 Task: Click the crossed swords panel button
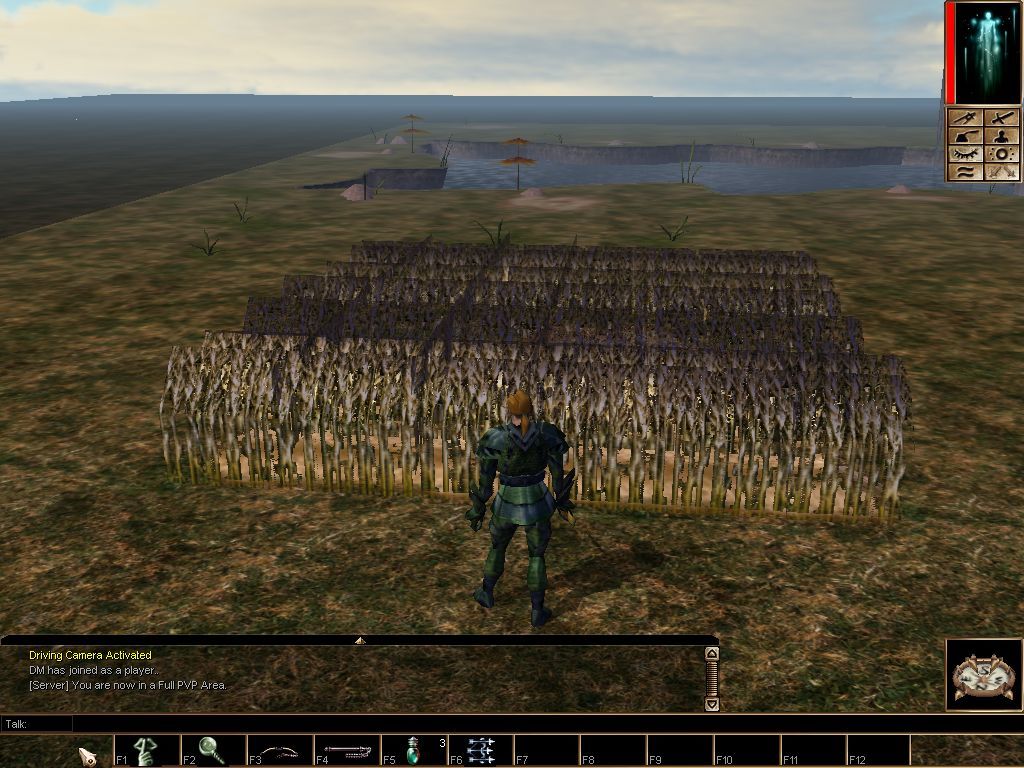(x=1002, y=172)
